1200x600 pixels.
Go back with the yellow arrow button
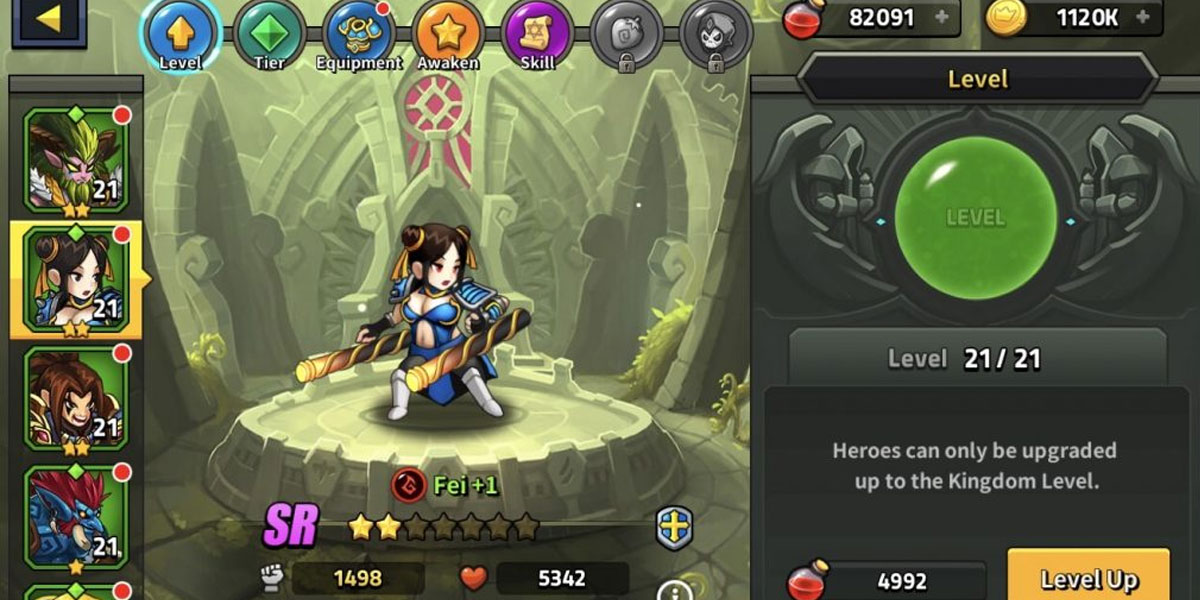point(48,20)
